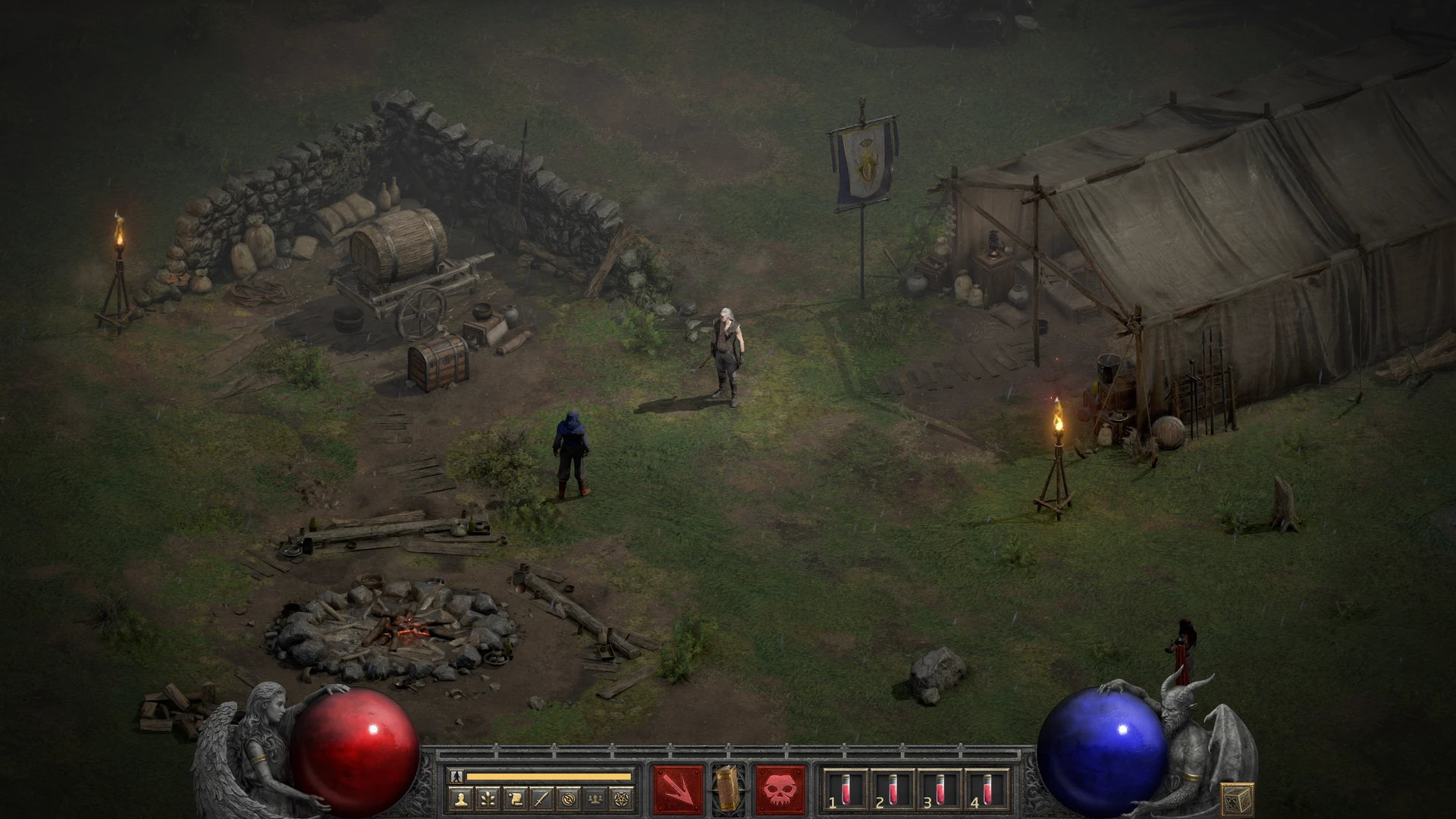The image size is (1456, 819).
Task: Open the game menu pentagram icon
Action: click(x=622, y=798)
